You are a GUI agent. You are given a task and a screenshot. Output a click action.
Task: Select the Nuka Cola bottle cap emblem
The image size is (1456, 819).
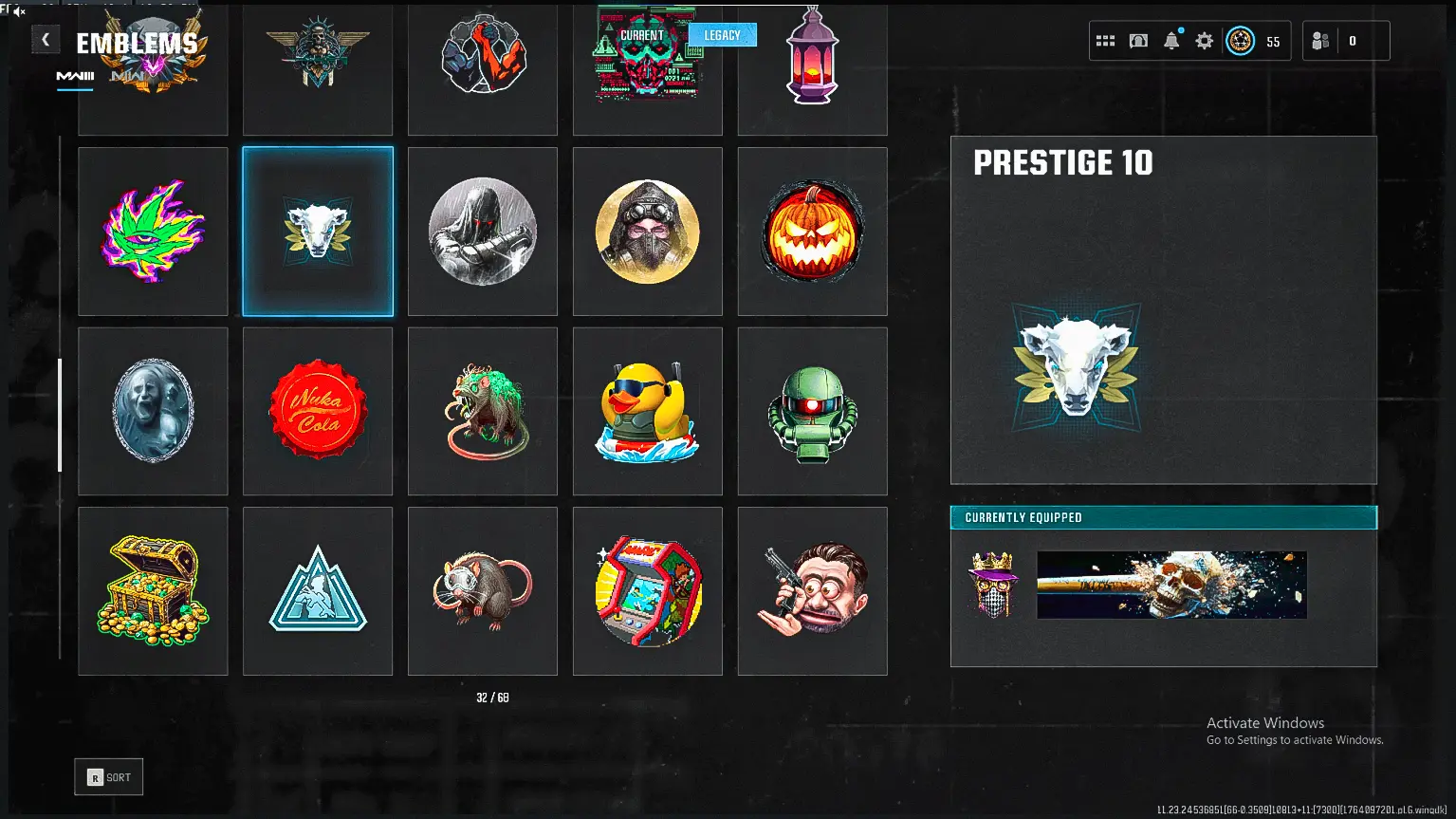pos(318,411)
